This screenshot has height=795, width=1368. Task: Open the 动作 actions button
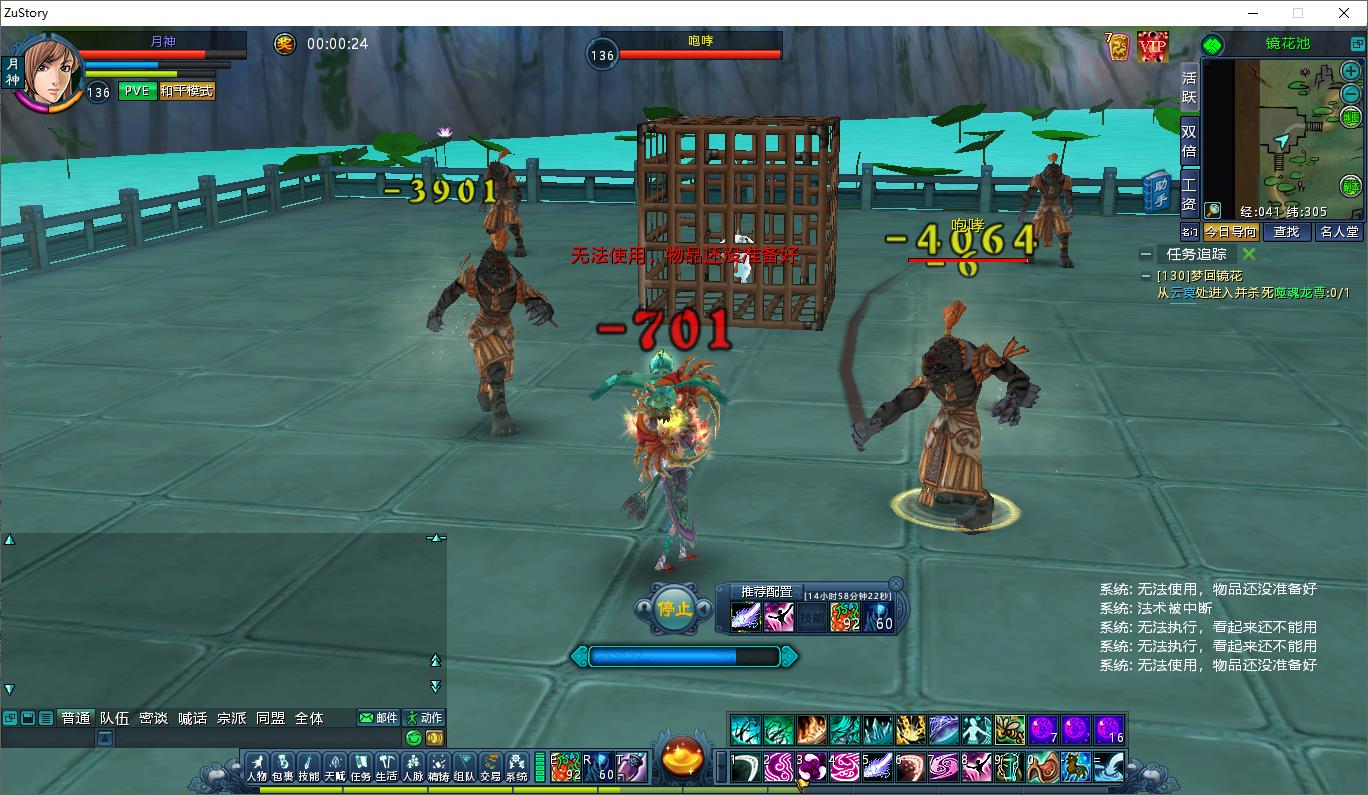423,718
